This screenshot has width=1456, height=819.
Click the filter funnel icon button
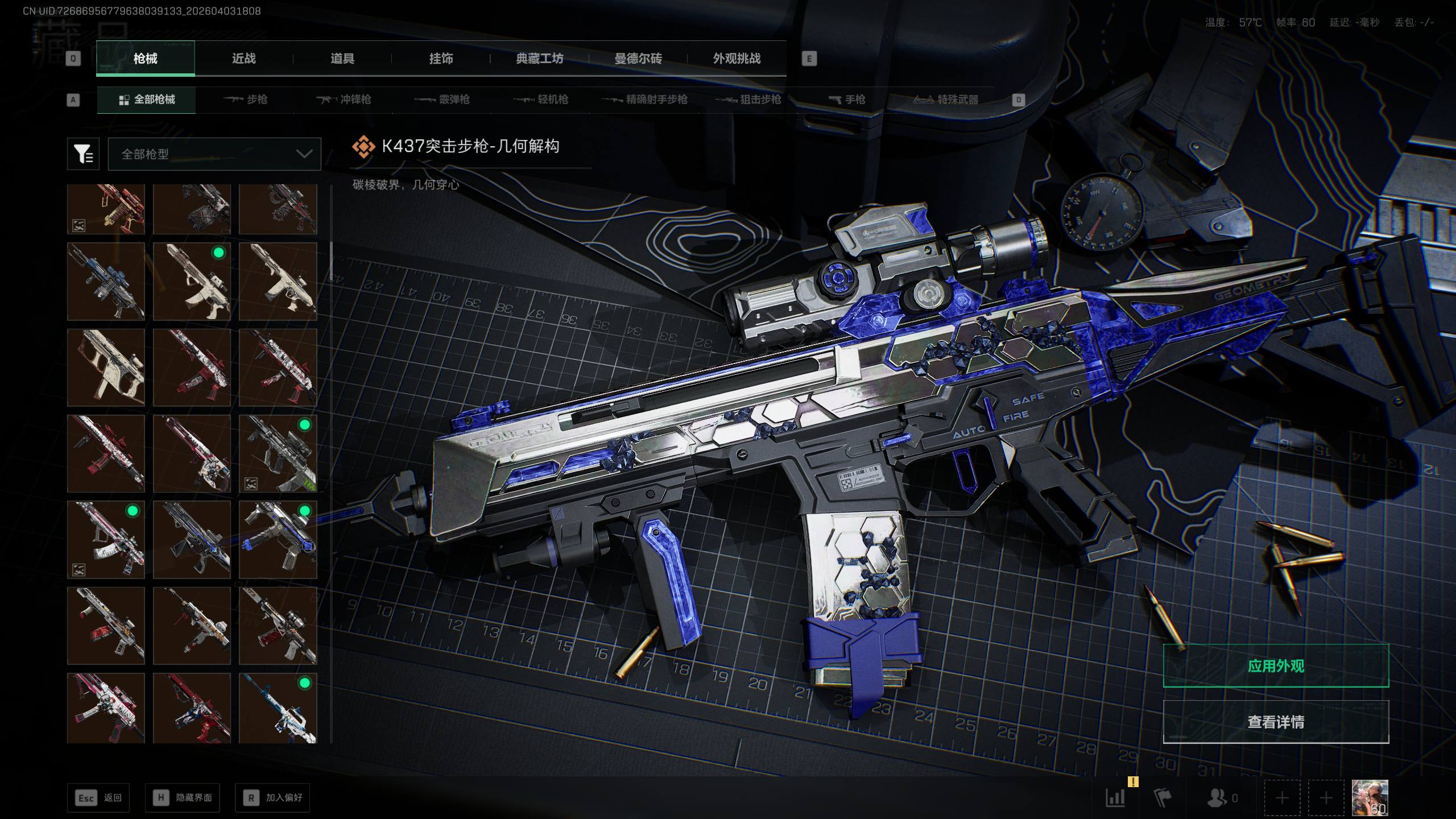pyautogui.click(x=83, y=154)
